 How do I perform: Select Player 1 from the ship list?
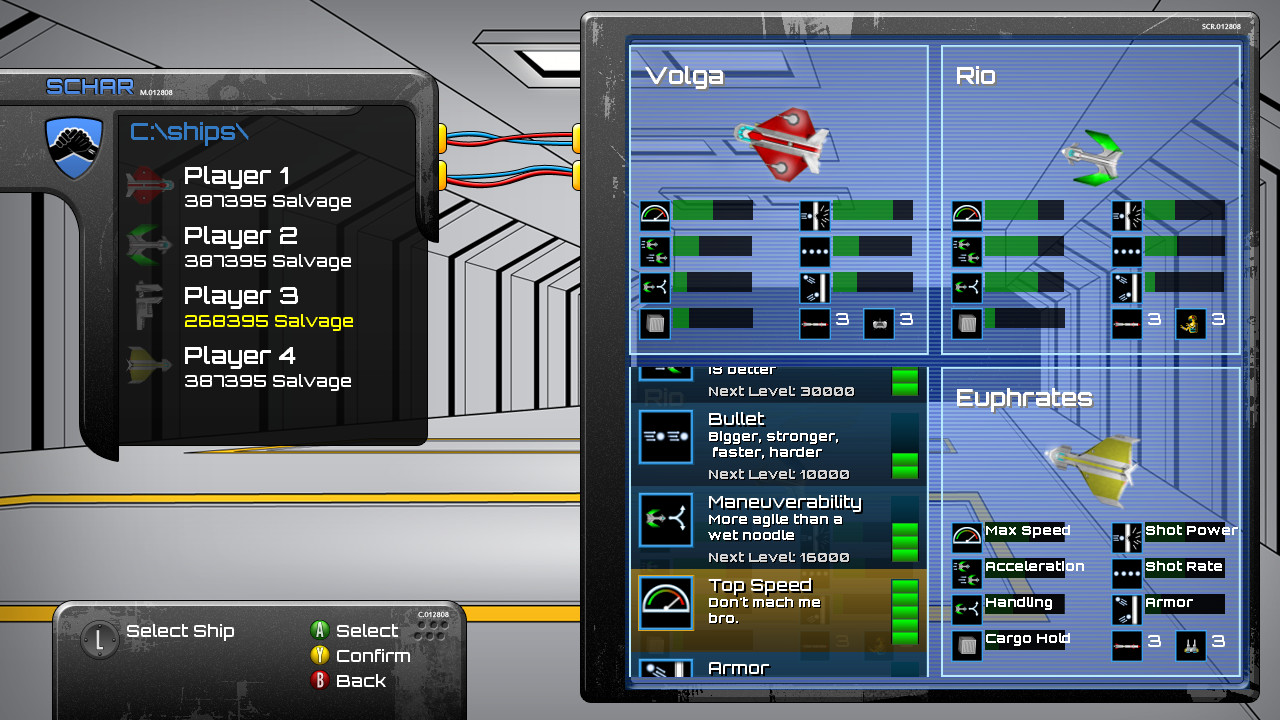[236, 176]
